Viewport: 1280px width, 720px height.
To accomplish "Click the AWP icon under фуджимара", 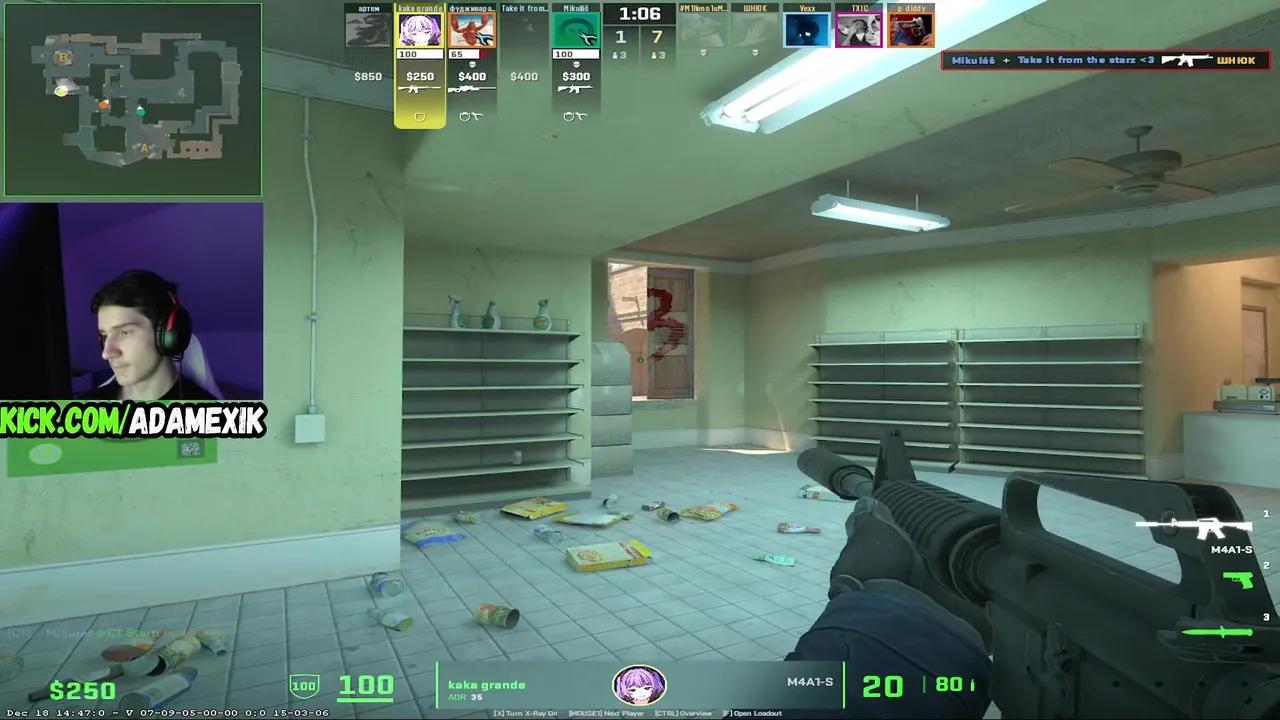I will 471,88.
